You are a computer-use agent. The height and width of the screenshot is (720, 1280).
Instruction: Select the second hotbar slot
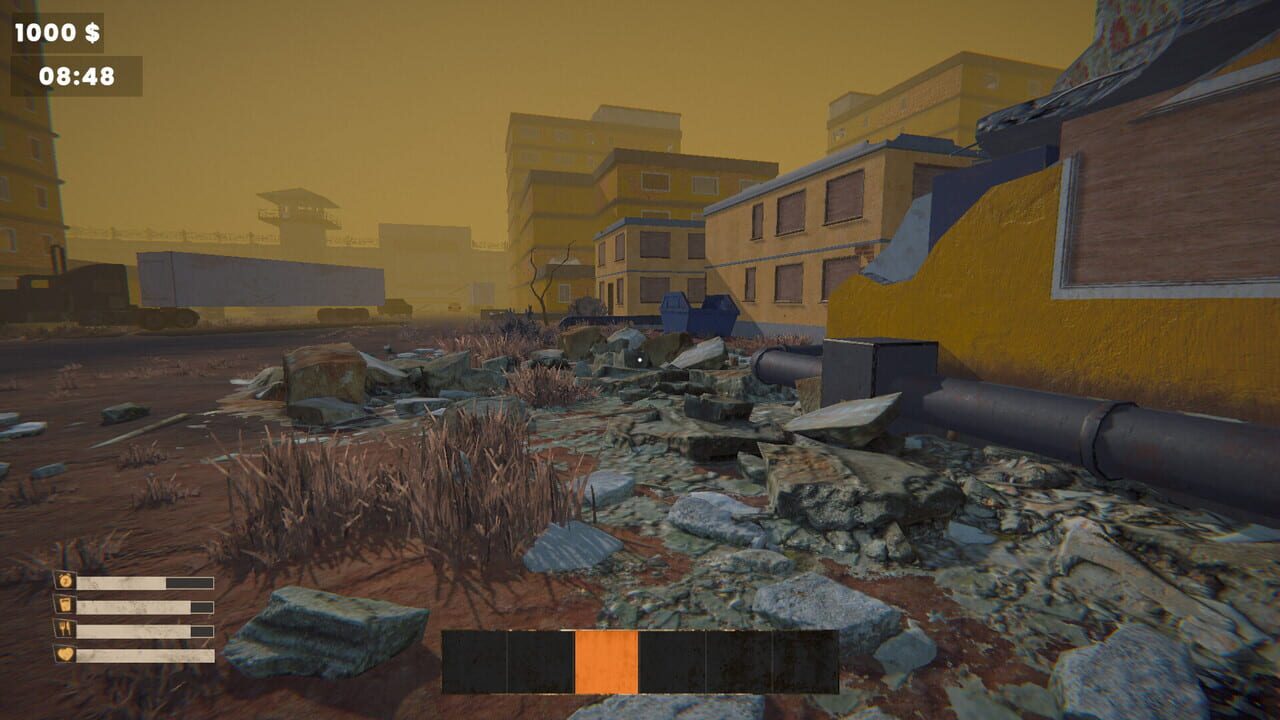click(540, 663)
